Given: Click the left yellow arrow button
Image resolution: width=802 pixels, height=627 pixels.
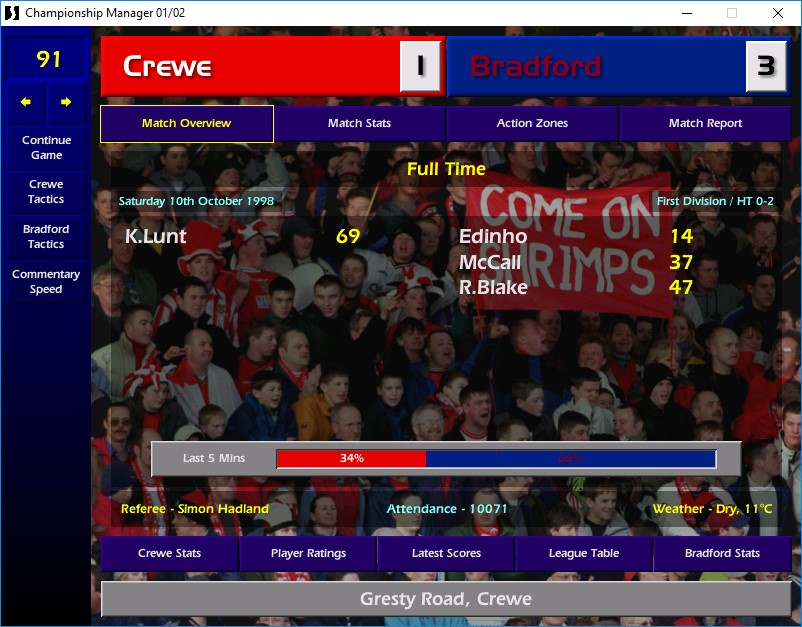Looking at the screenshot, I should pyautogui.click(x=26, y=102).
